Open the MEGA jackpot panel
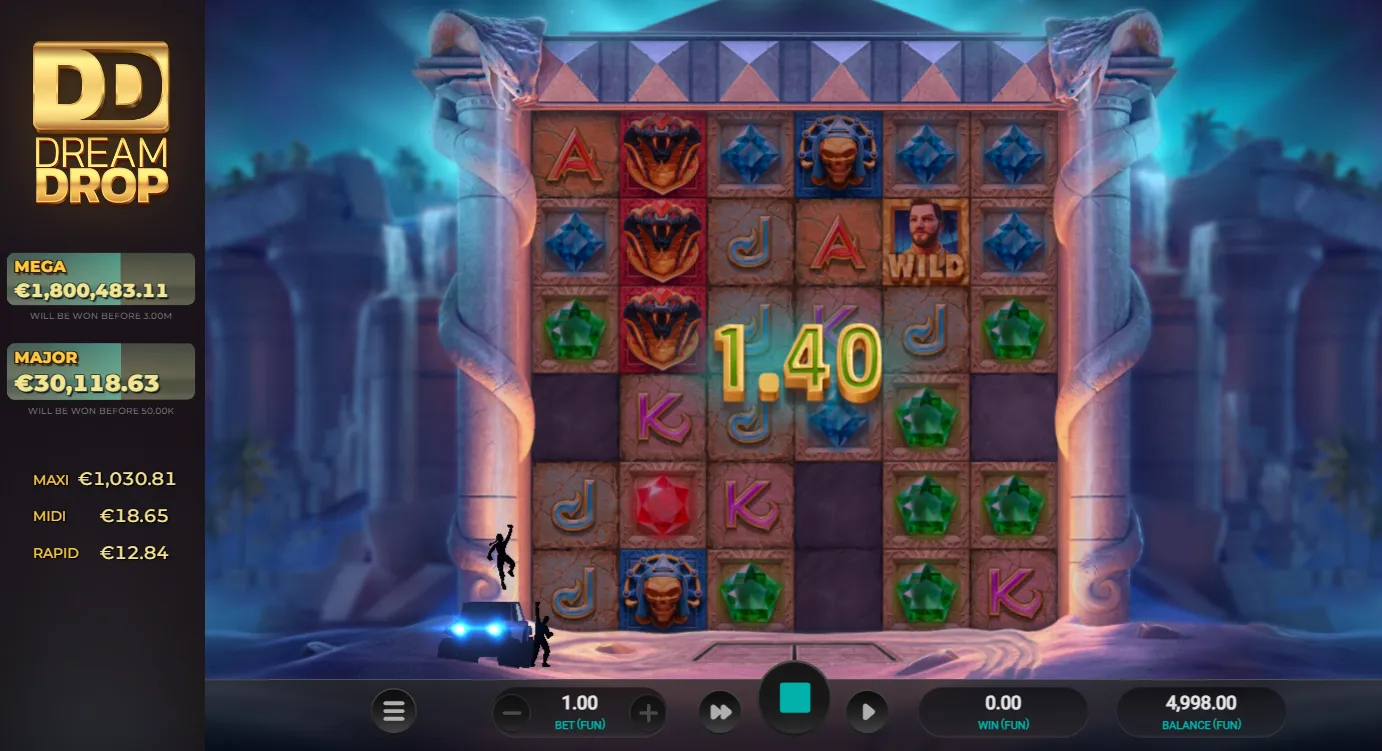Viewport: 1382px width, 751px height. coord(100,277)
